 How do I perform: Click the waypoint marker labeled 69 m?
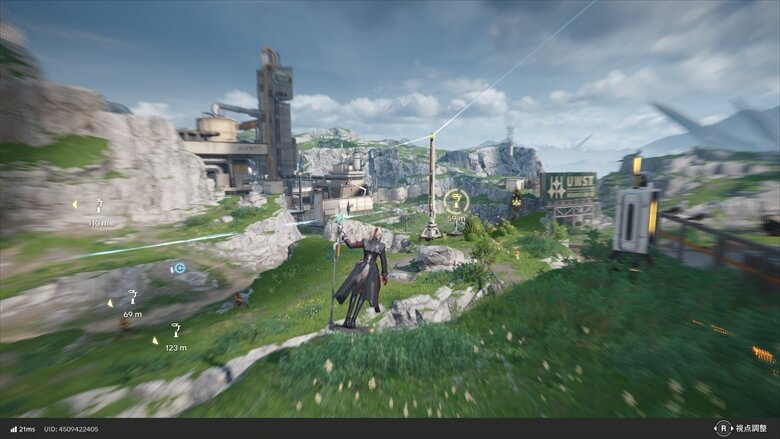coord(132,296)
